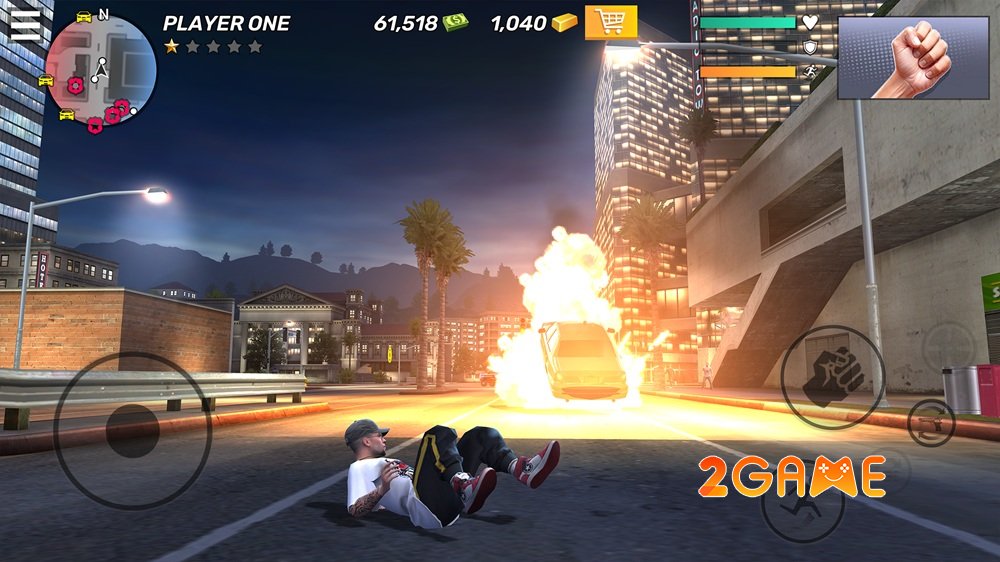This screenshot has width=1000, height=562.
Task: Tap the circular minimap
Action: [100, 73]
